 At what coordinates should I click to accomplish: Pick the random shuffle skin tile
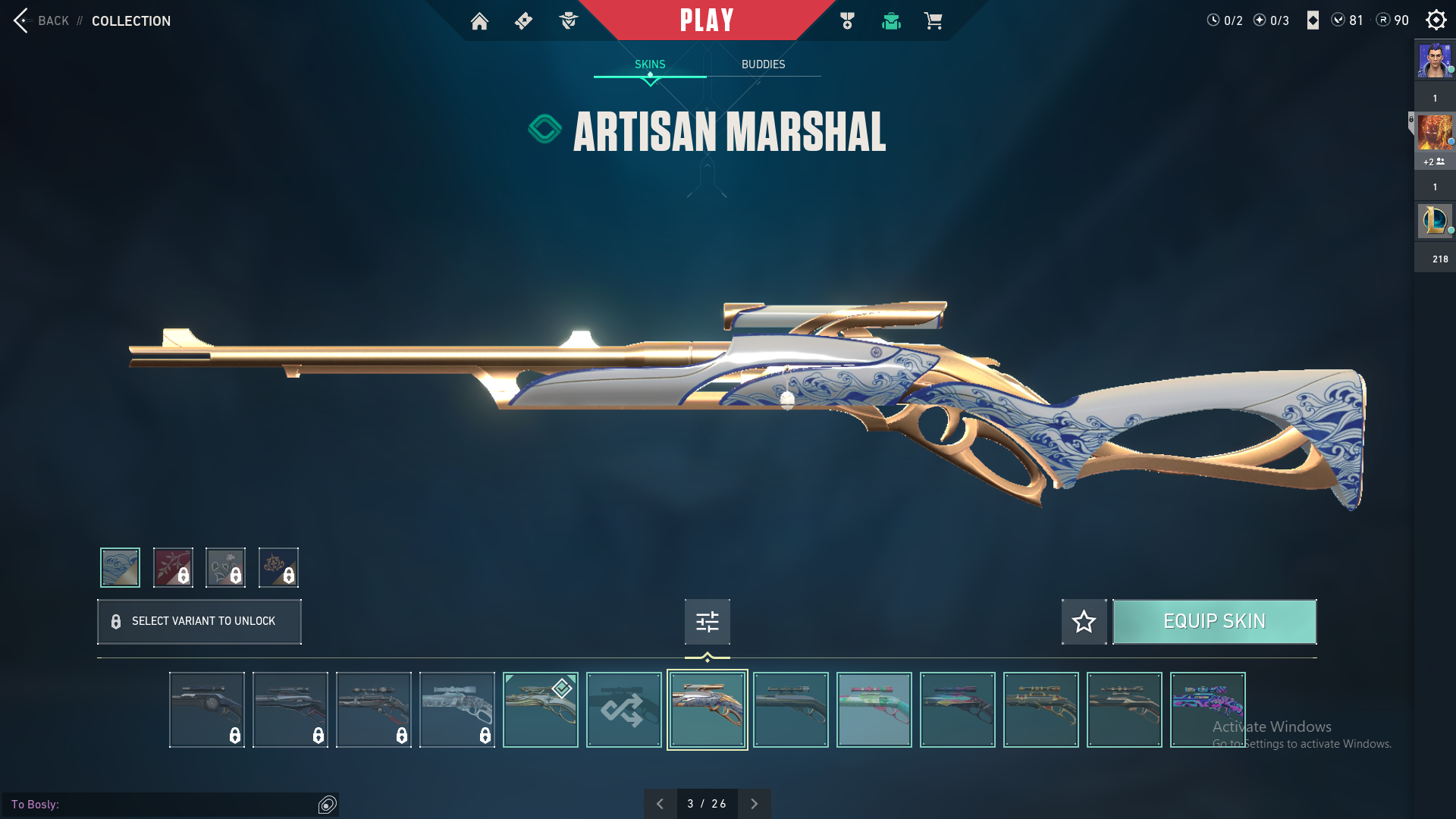click(x=623, y=710)
